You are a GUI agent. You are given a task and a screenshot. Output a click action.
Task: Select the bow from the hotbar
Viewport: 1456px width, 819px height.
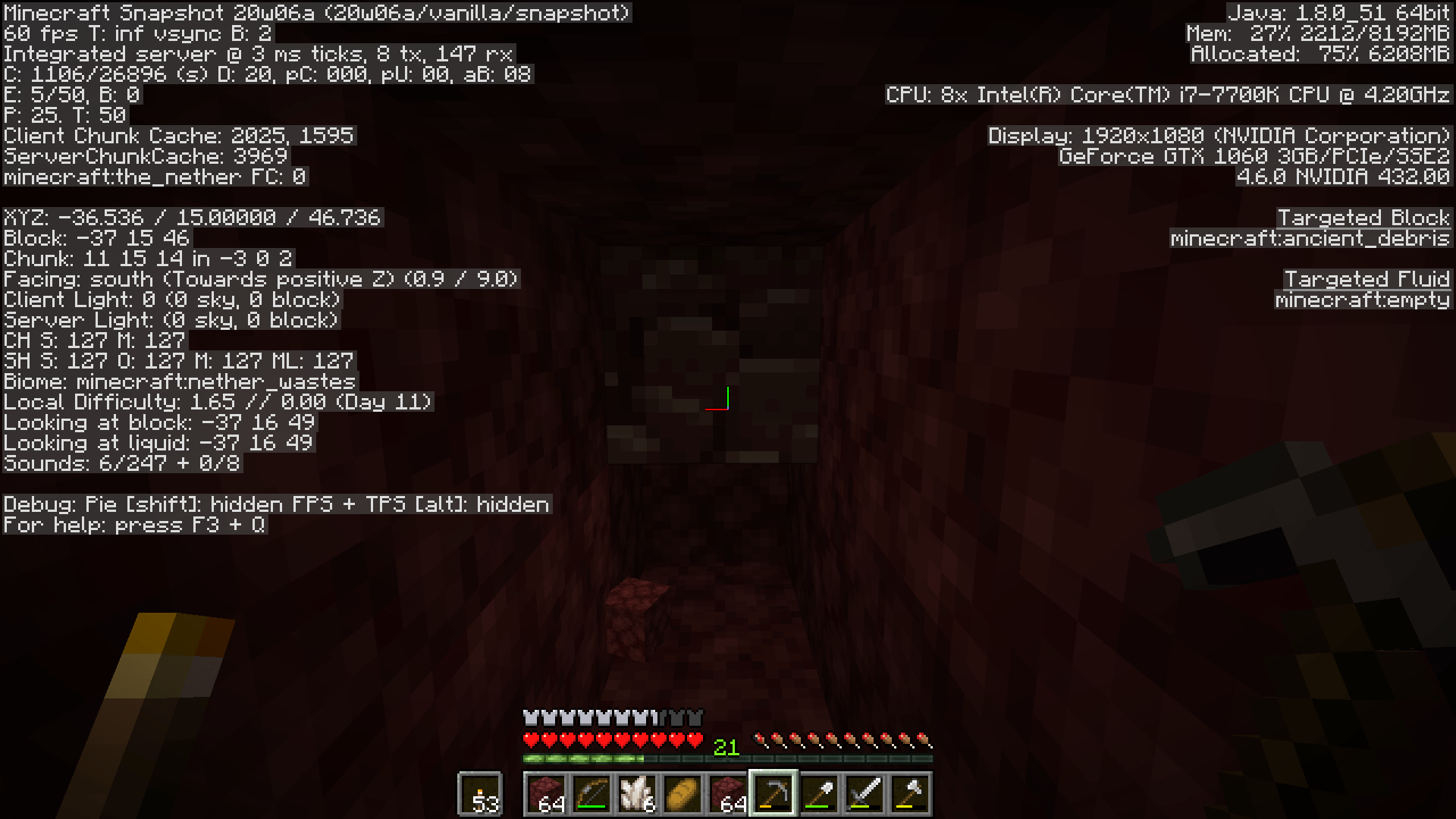[x=591, y=794]
